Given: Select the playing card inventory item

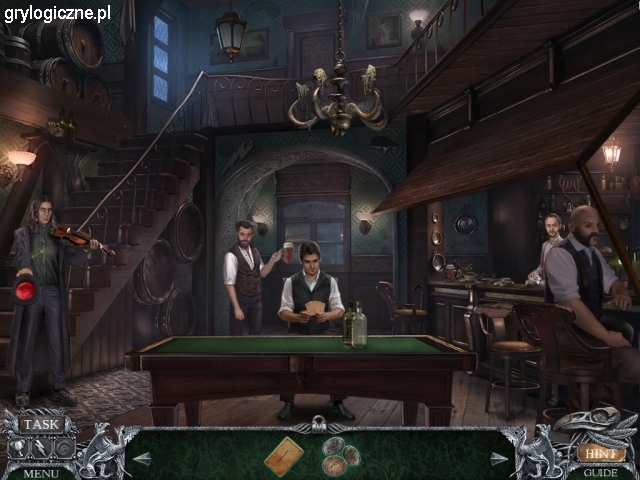Looking at the screenshot, I should click(284, 455).
